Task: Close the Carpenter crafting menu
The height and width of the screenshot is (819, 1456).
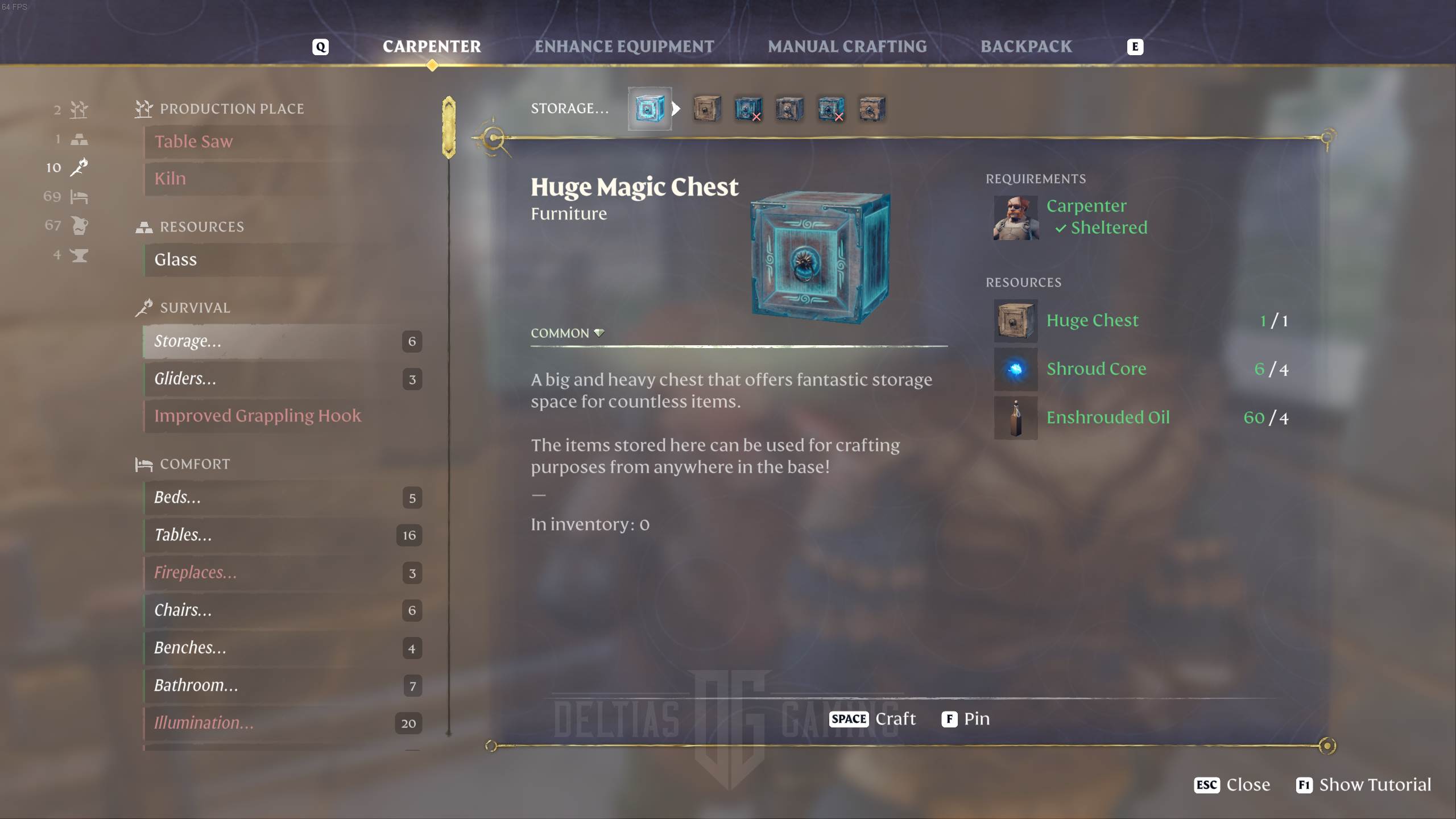Action: coord(1232,785)
